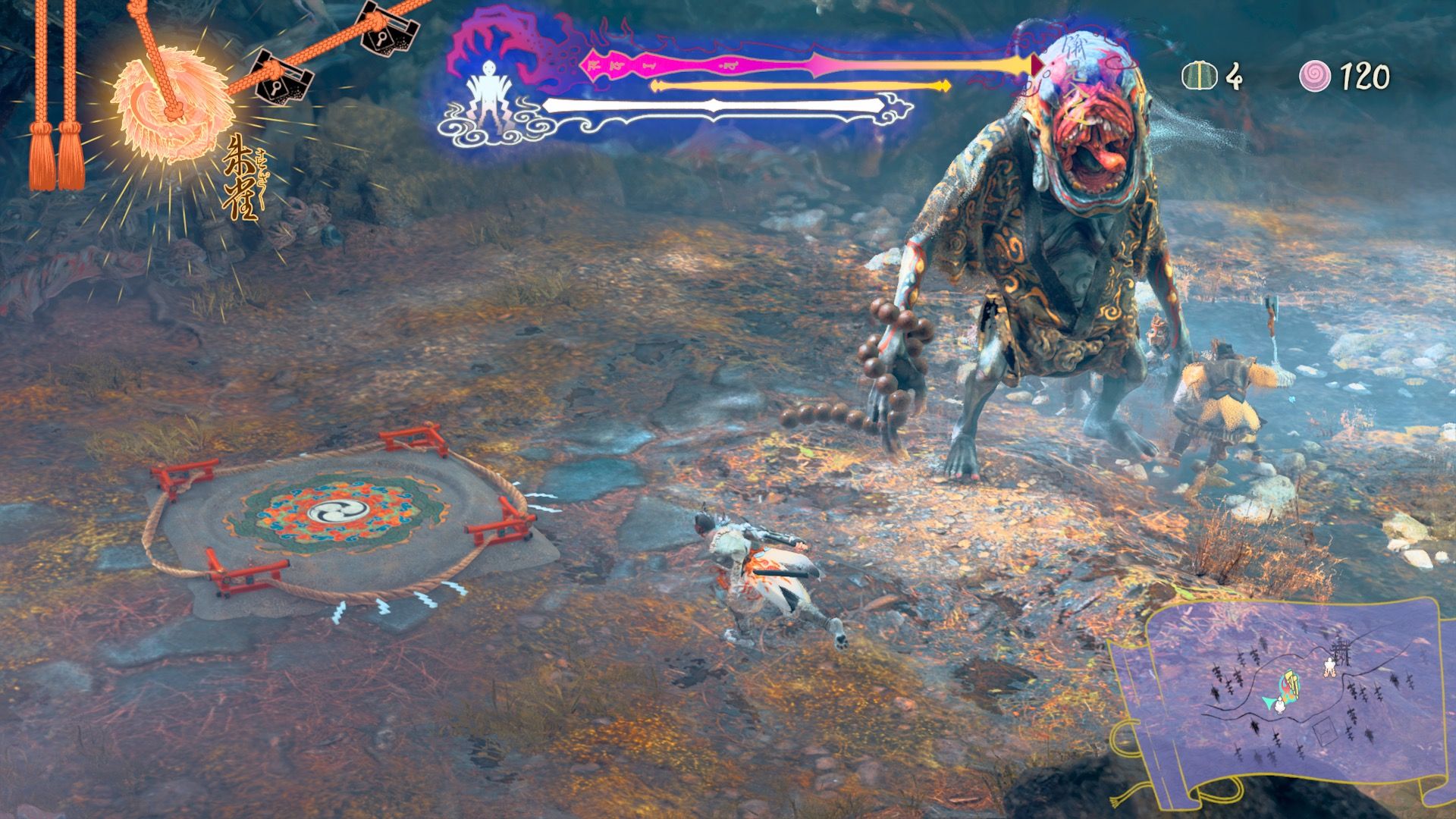Toggle the middle locked charm on the rope
The image size is (1456, 819).
click(x=275, y=83)
